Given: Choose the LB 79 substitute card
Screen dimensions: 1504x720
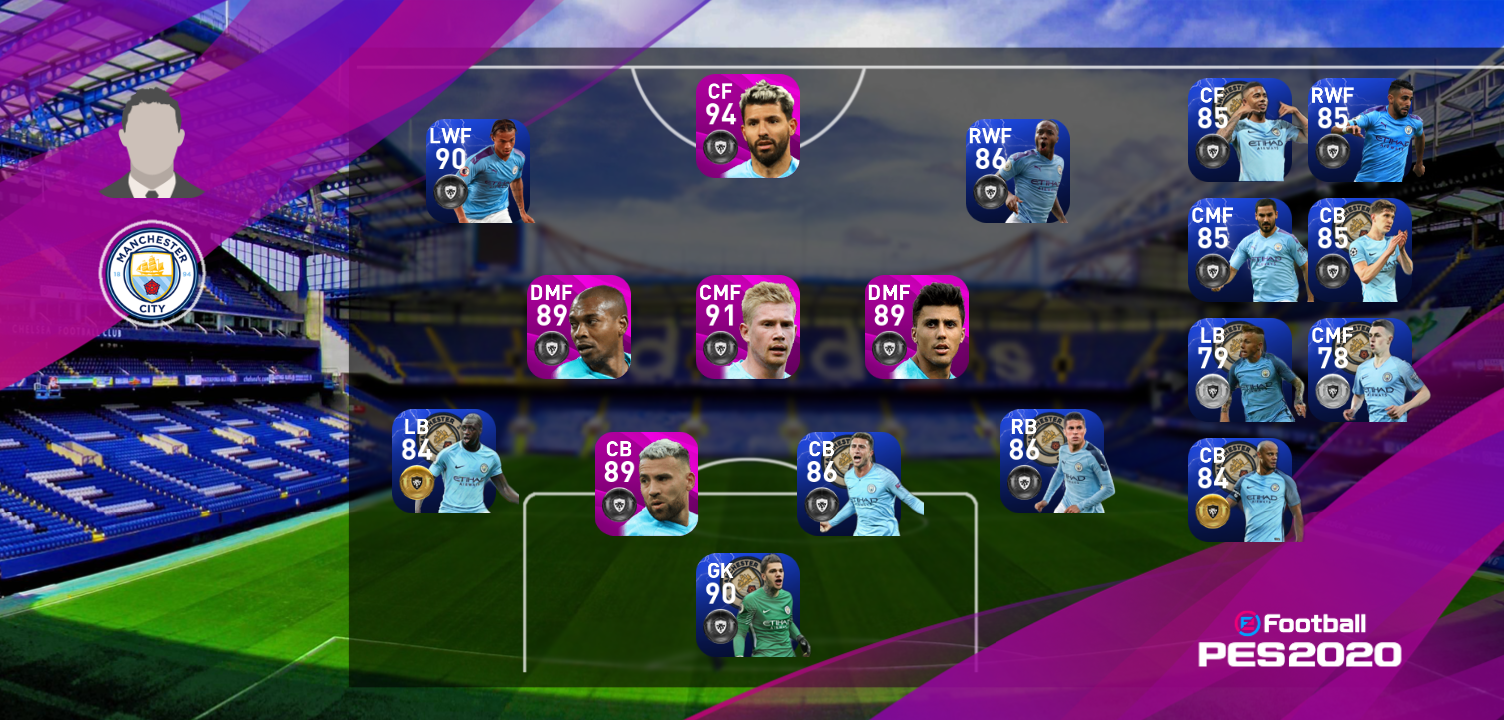Looking at the screenshot, I should (1239, 370).
